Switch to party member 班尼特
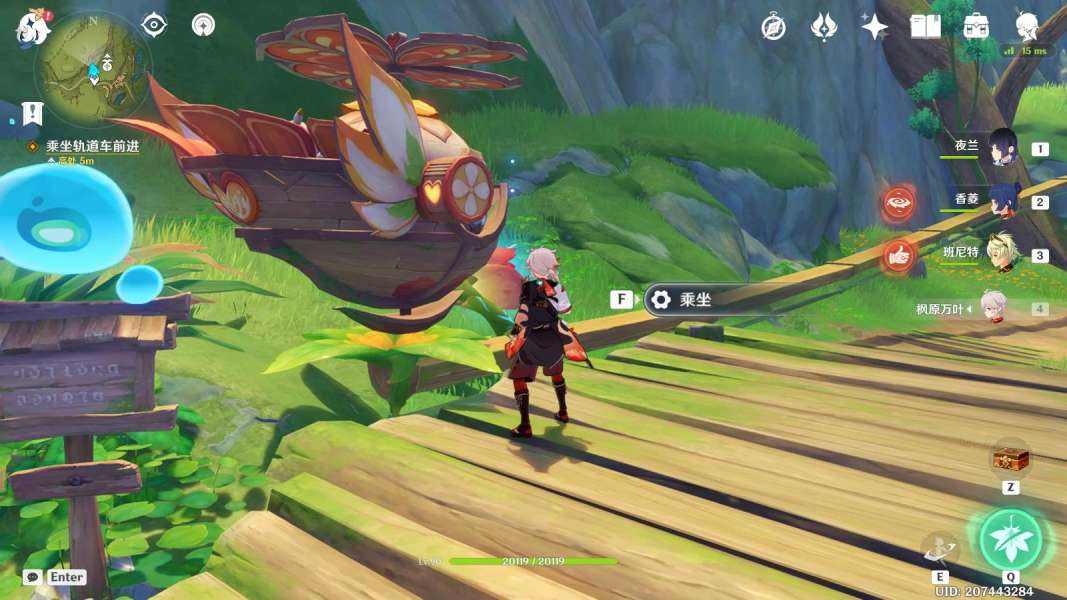This screenshot has width=1067, height=600. click(x=1002, y=253)
